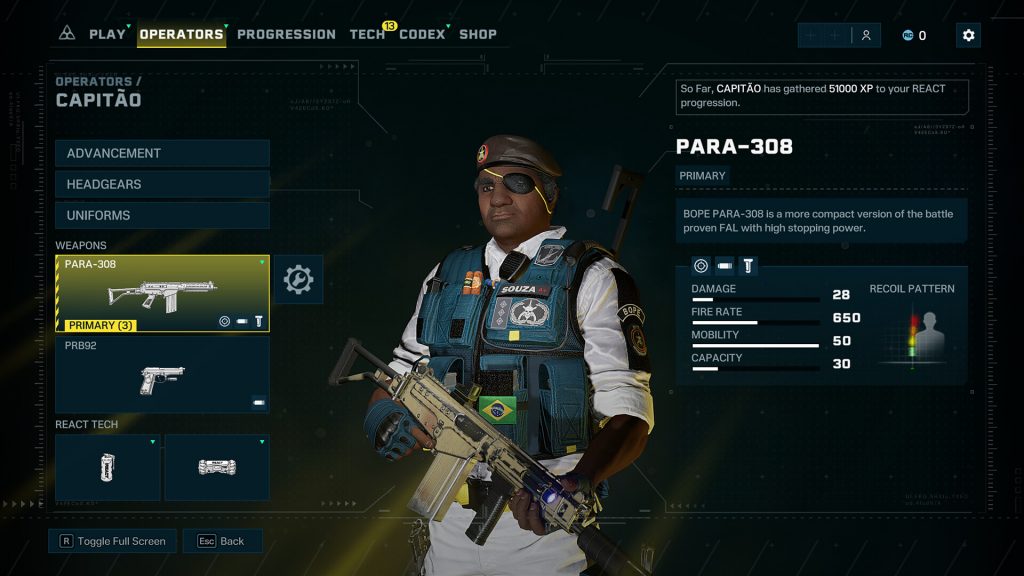This screenshot has width=1024, height=576.
Task: Click the OPERATORS breadcrumb link
Action: [93, 81]
